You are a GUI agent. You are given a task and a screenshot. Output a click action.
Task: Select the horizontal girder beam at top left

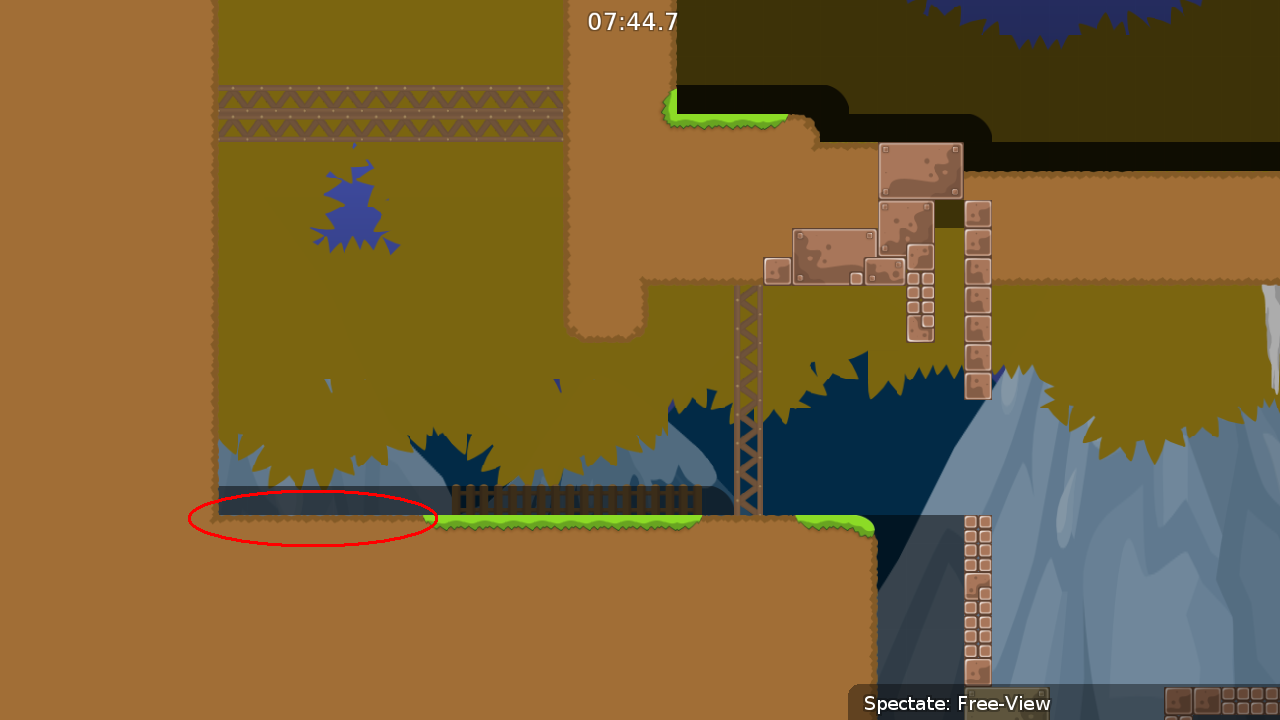[x=390, y=112]
